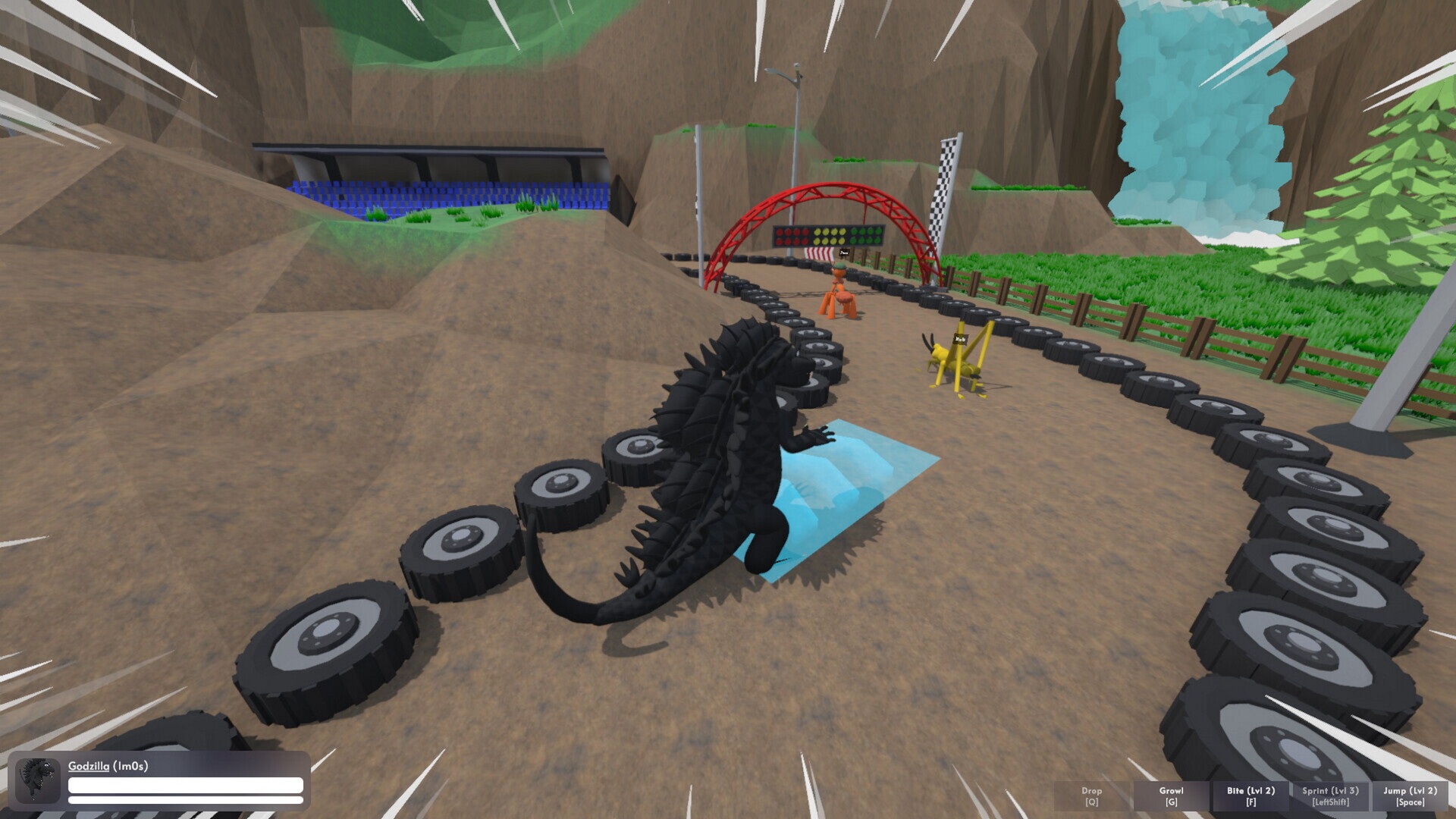Use the Growl [G] ability
1456x819 pixels.
pos(1170,795)
